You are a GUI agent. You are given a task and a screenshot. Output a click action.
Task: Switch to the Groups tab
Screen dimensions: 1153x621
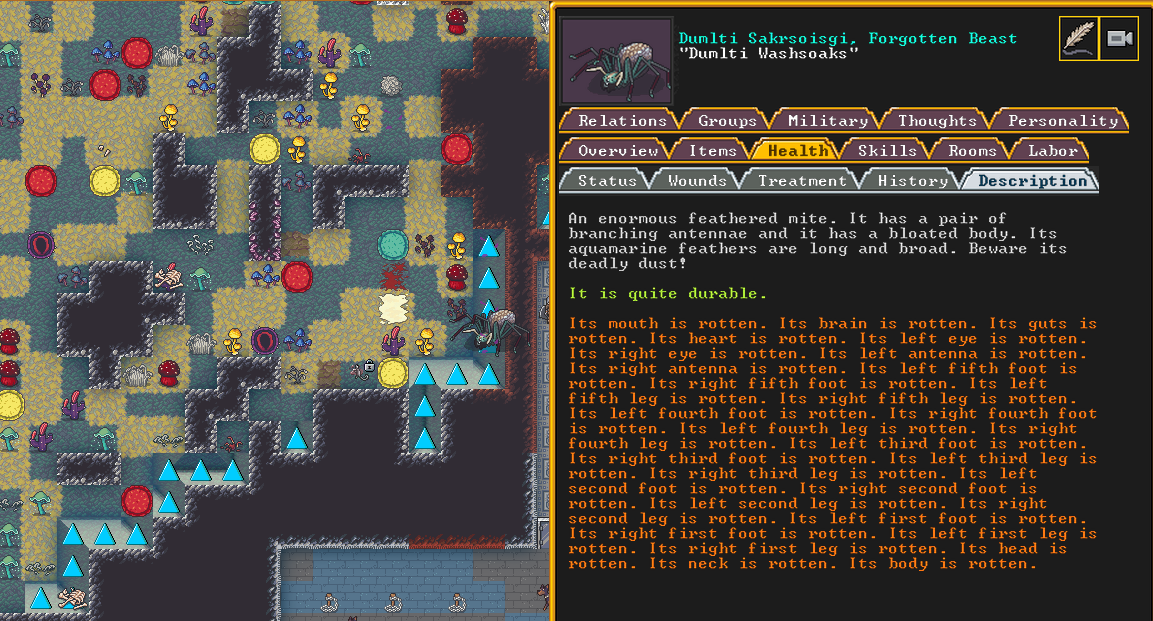coord(727,121)
